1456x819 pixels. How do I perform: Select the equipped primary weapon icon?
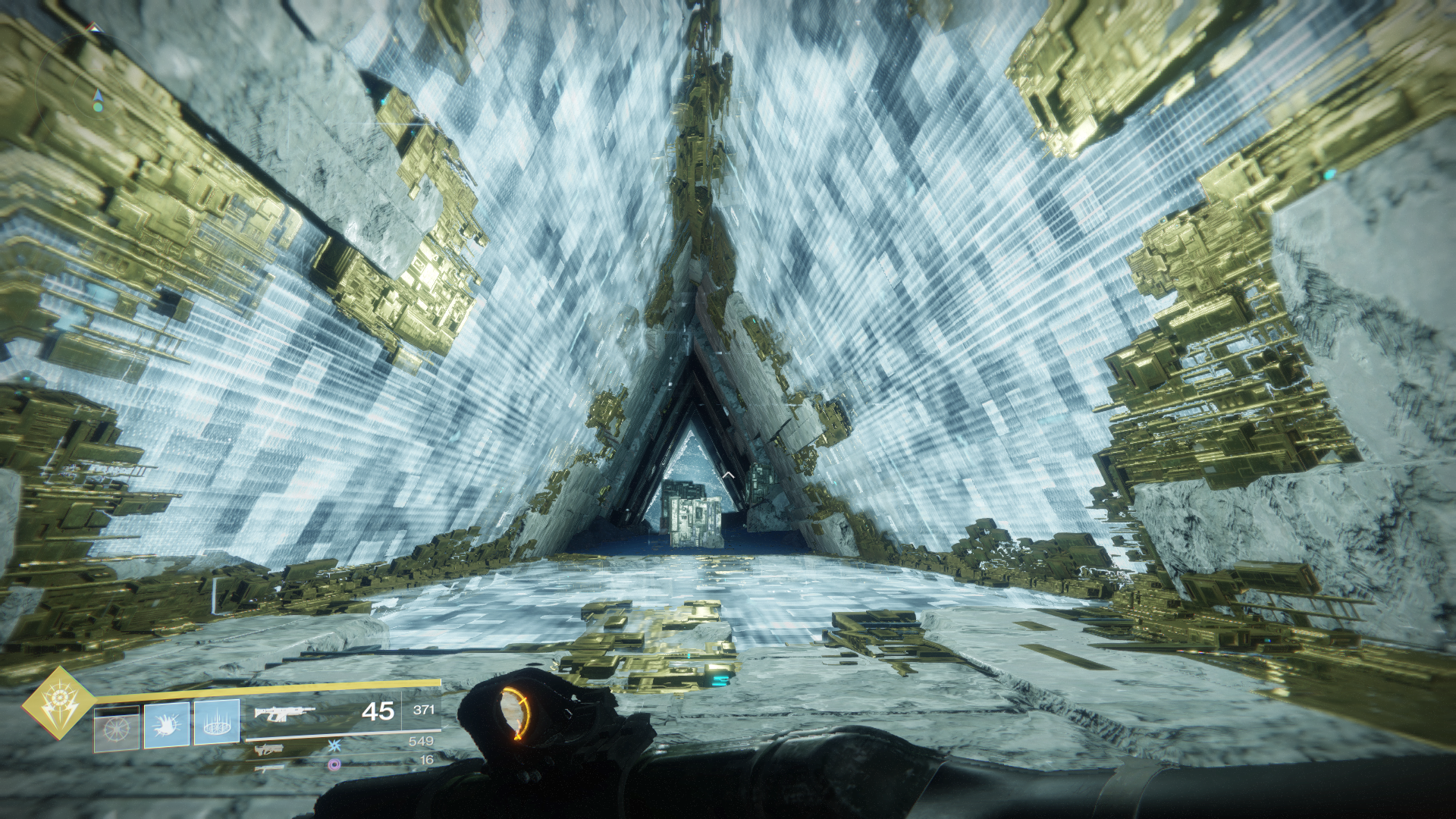[284, 713]
